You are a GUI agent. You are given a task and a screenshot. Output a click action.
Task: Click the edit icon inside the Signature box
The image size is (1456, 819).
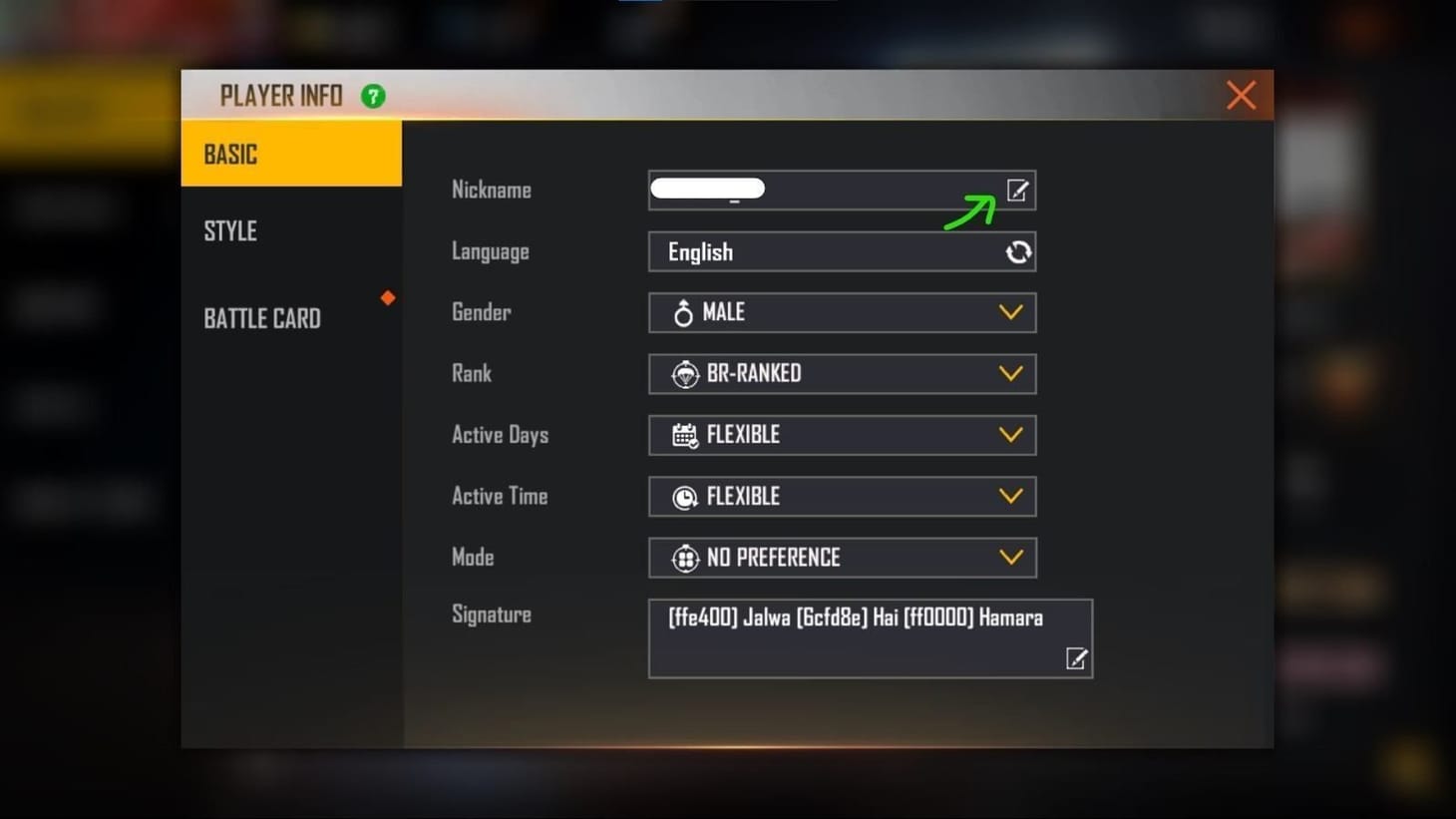(x=1076, y=658)
